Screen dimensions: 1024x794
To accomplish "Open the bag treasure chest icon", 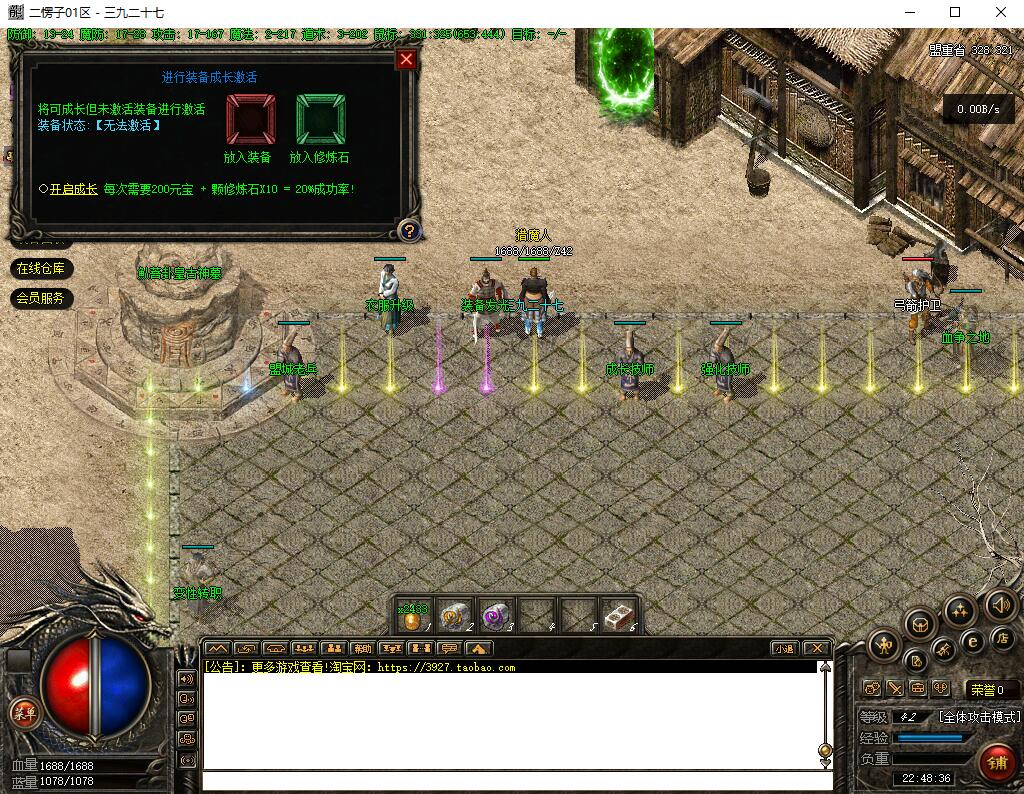I will (920, 625).
